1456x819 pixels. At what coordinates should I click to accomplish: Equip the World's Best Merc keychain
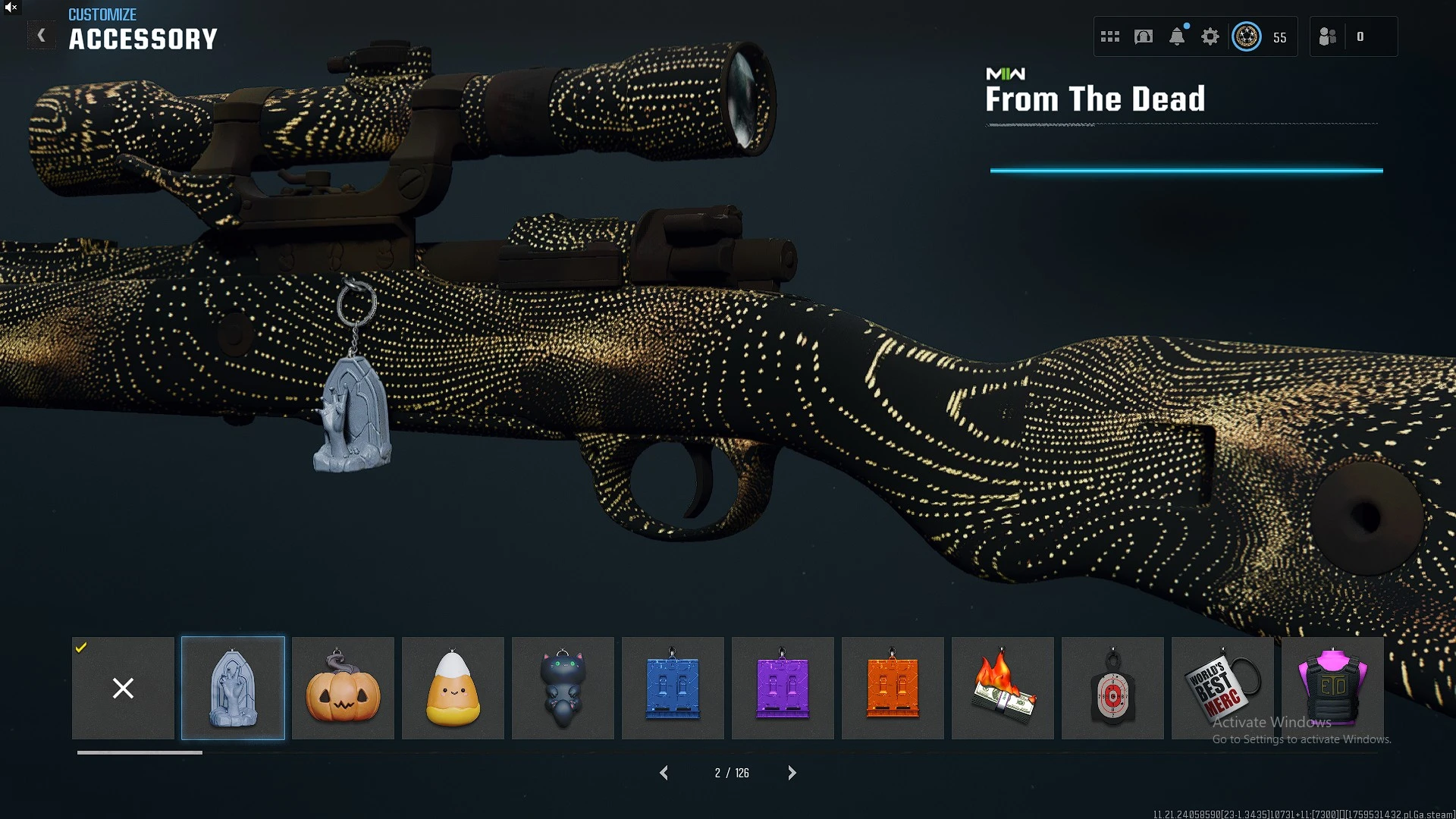1222,688
